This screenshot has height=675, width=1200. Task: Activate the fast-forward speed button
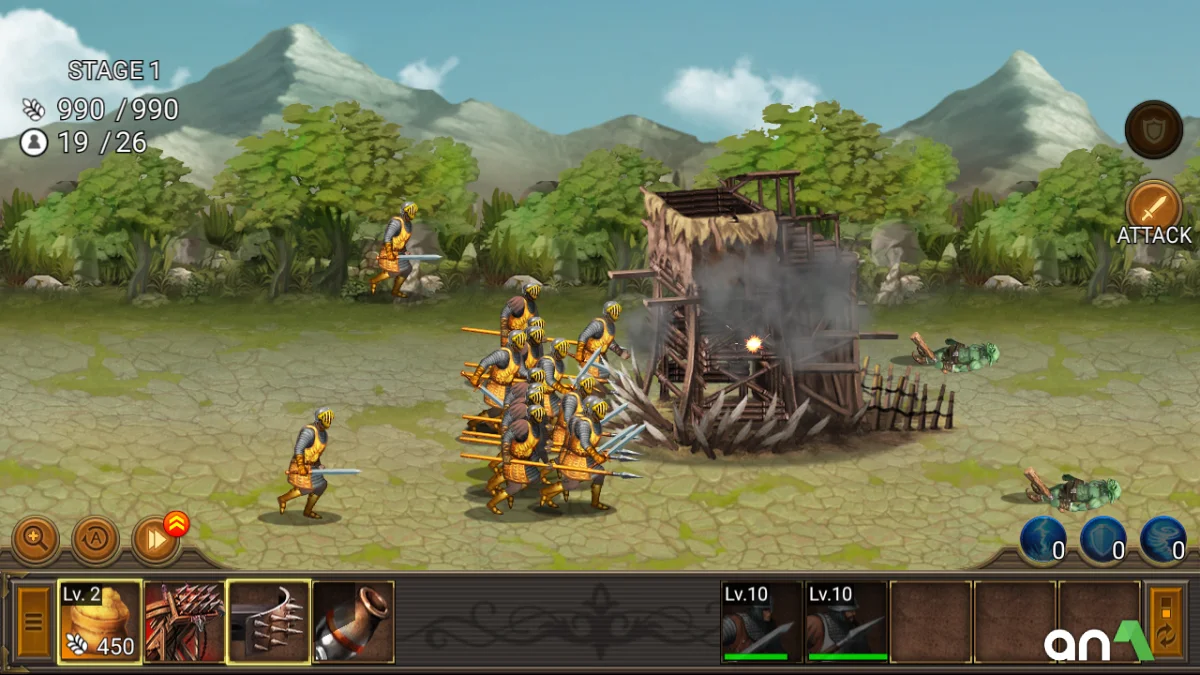click(156, 540)
